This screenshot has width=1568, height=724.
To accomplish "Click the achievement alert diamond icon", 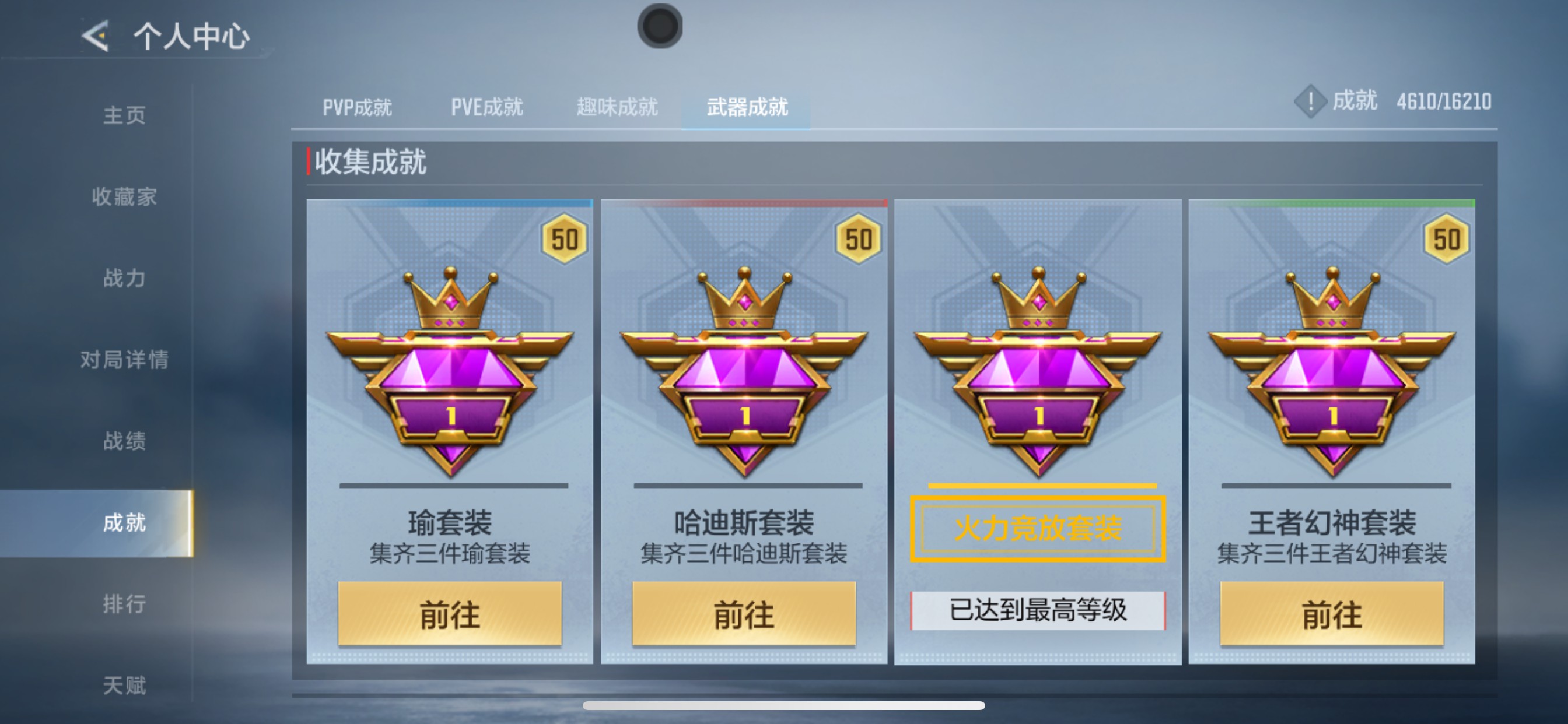I will click(1310, 102).
